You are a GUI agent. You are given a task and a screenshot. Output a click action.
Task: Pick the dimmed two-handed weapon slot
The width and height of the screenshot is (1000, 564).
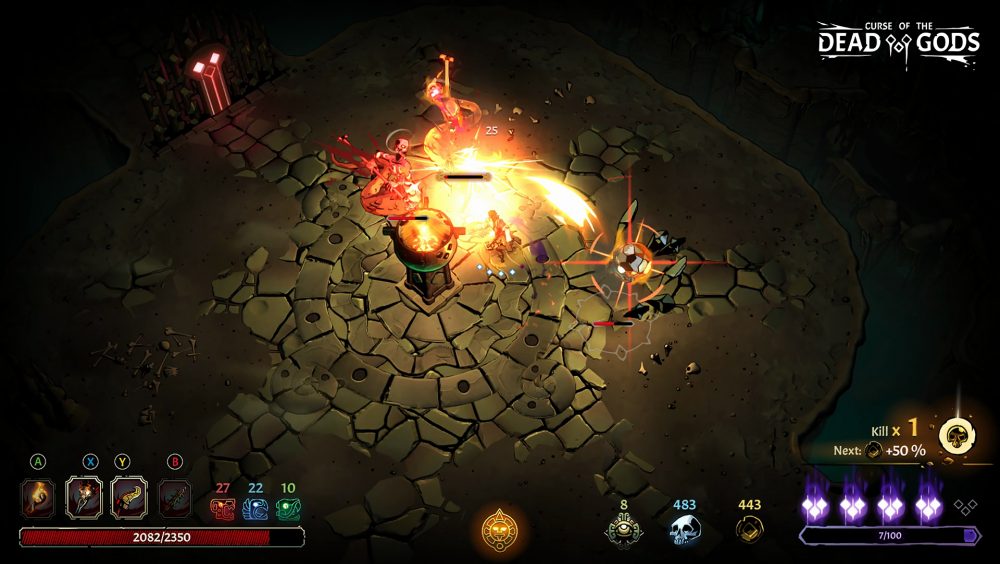(174, 496)
